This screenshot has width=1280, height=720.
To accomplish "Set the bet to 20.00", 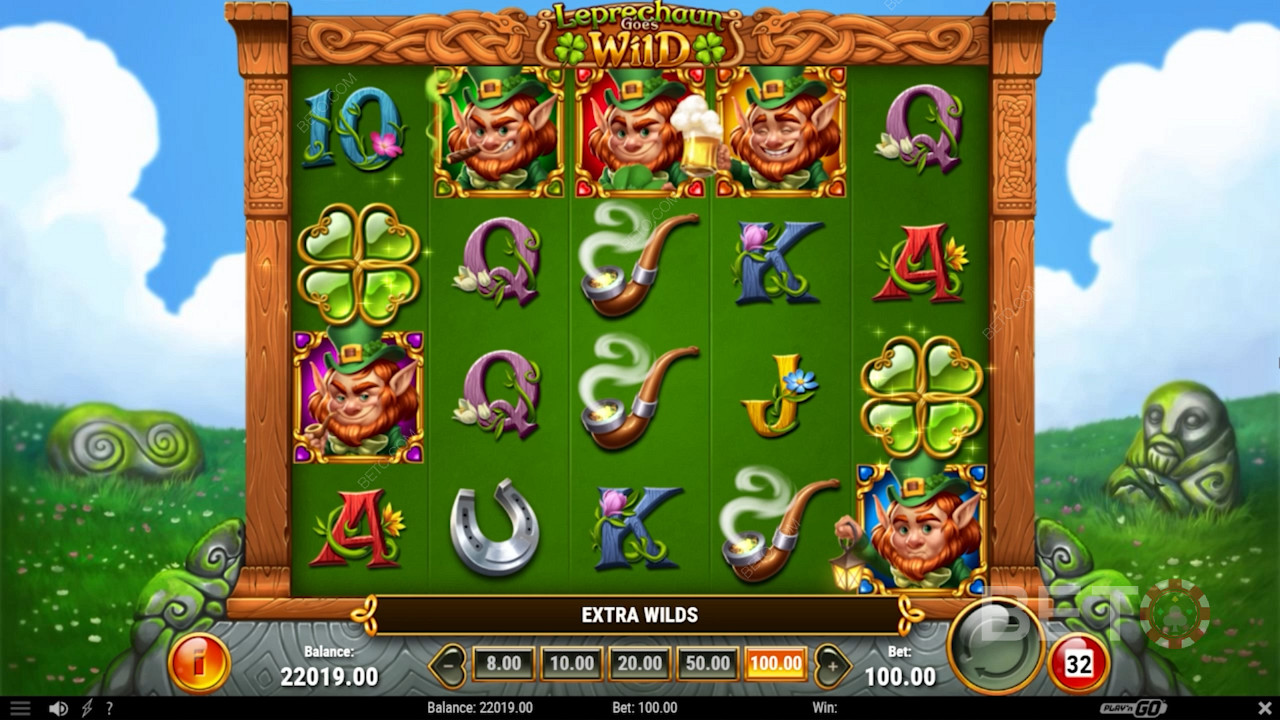I will pos(639,663).
